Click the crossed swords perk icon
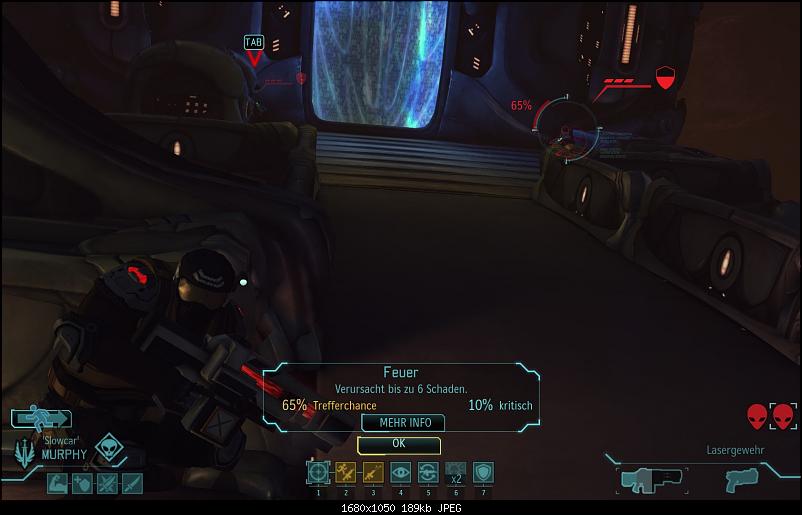The image size is (802, 515). (106, 484)
